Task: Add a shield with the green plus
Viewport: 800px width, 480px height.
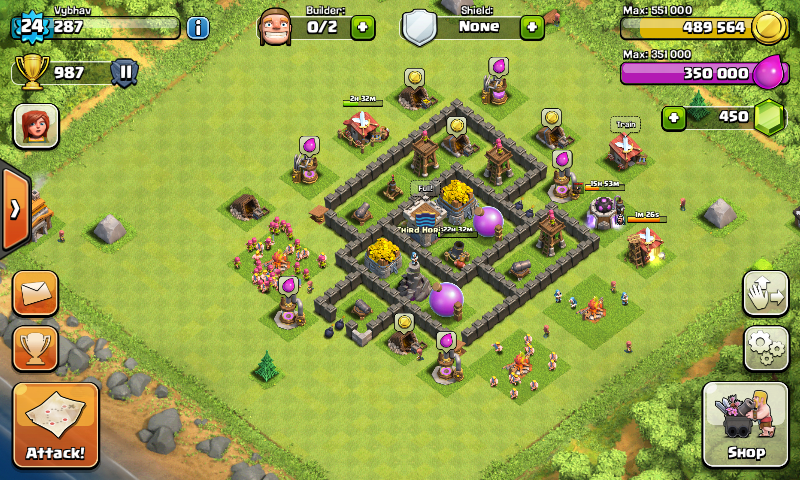Action: 532,27
